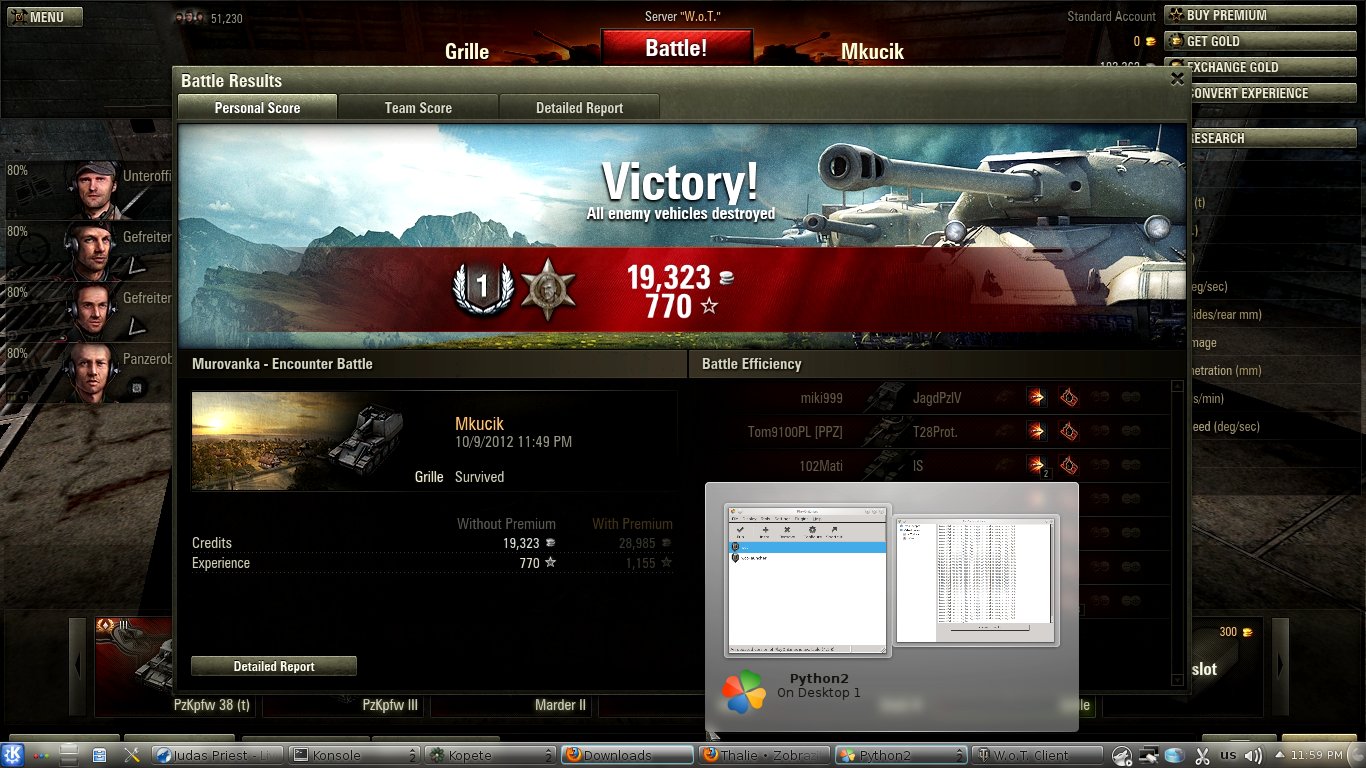Screen dimensions: 1366x768
Task: Select Exchange Gold
Action: (x=1263, y=67)
